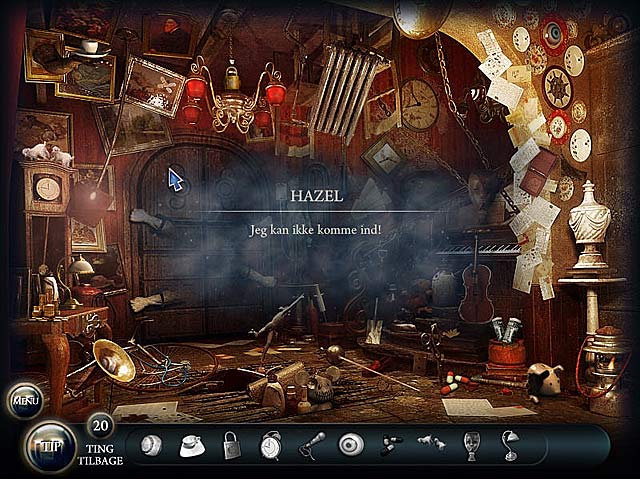Pick the teacup item in the list
640x480 pixels.
click(191, 445)
